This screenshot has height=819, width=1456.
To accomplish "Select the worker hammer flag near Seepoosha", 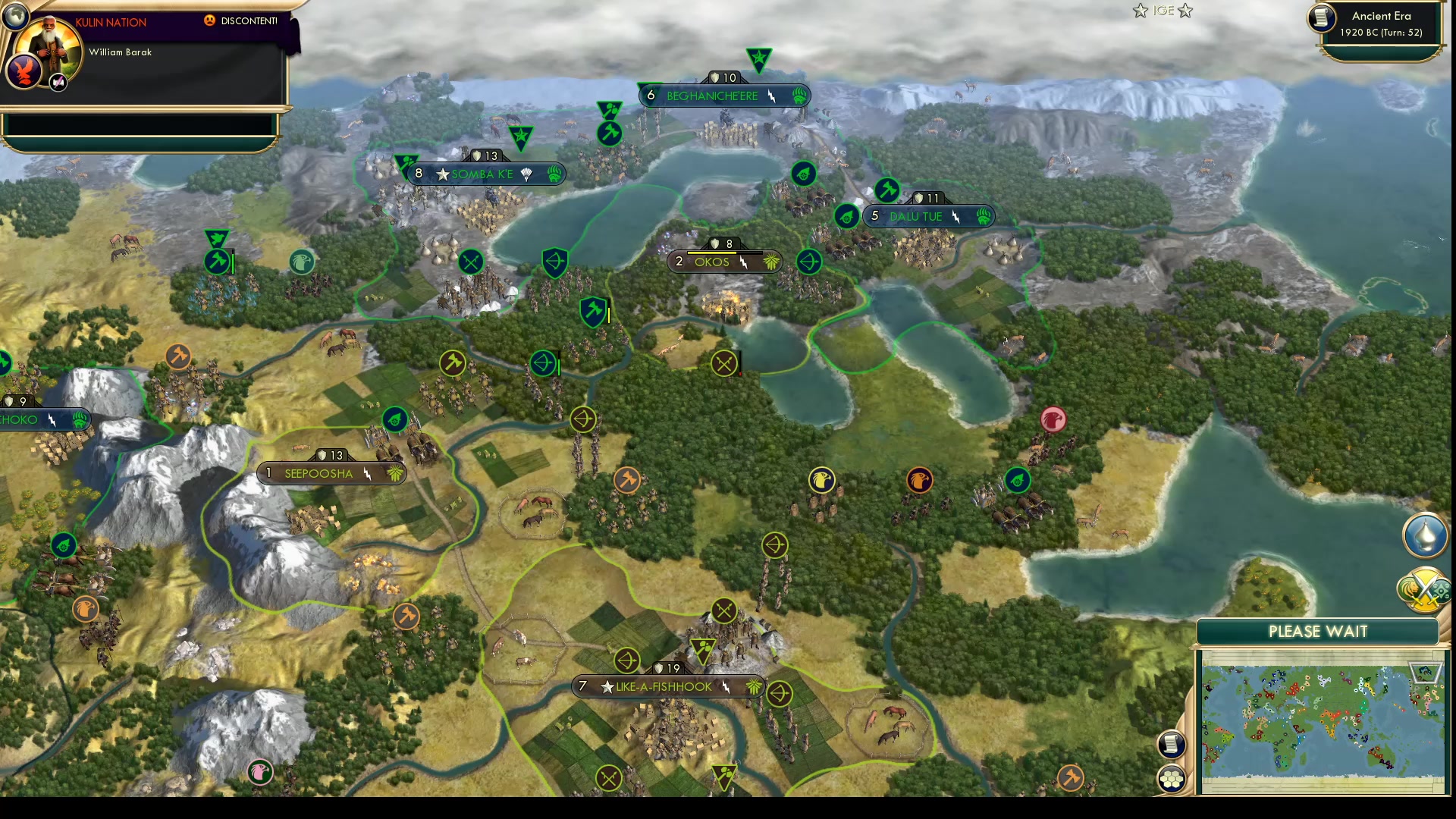I will [x=406, y=616].
